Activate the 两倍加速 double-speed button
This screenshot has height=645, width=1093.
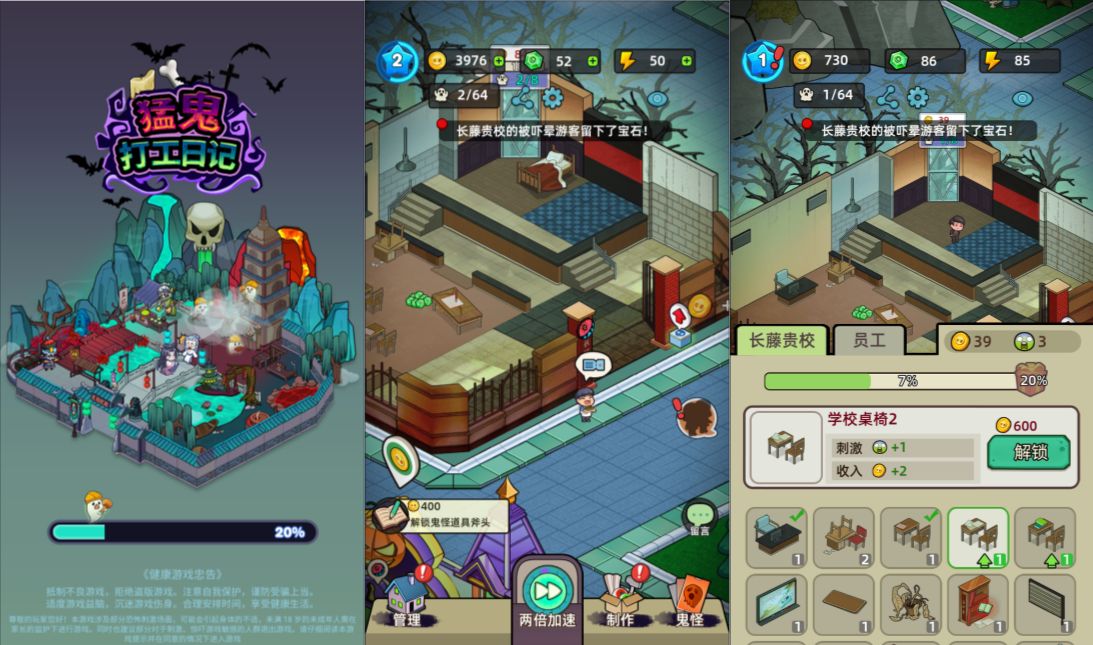pos(547,596)
